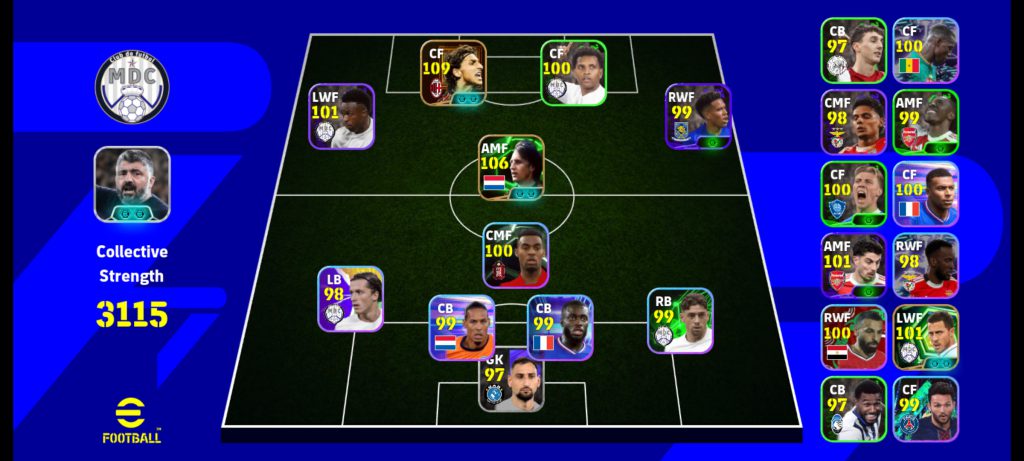
Task: Choose the substitute CF 99 card
Action: (925, 410)
